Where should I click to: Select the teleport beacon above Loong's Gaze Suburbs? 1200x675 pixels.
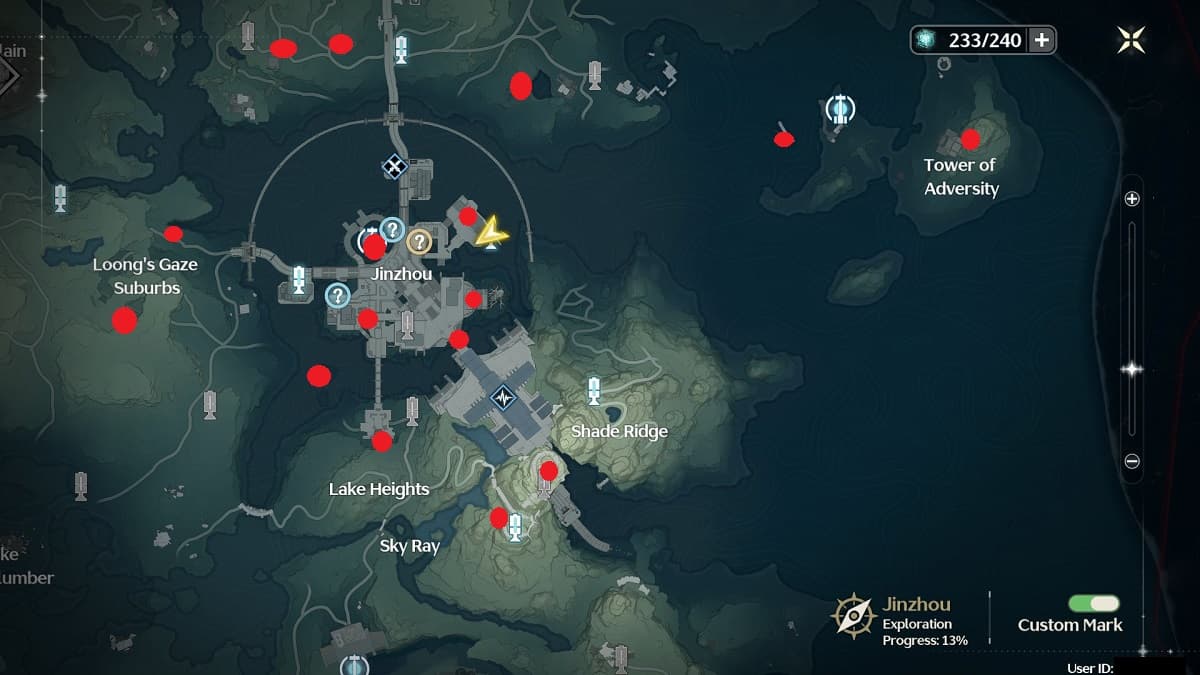[x=61, y=198]
